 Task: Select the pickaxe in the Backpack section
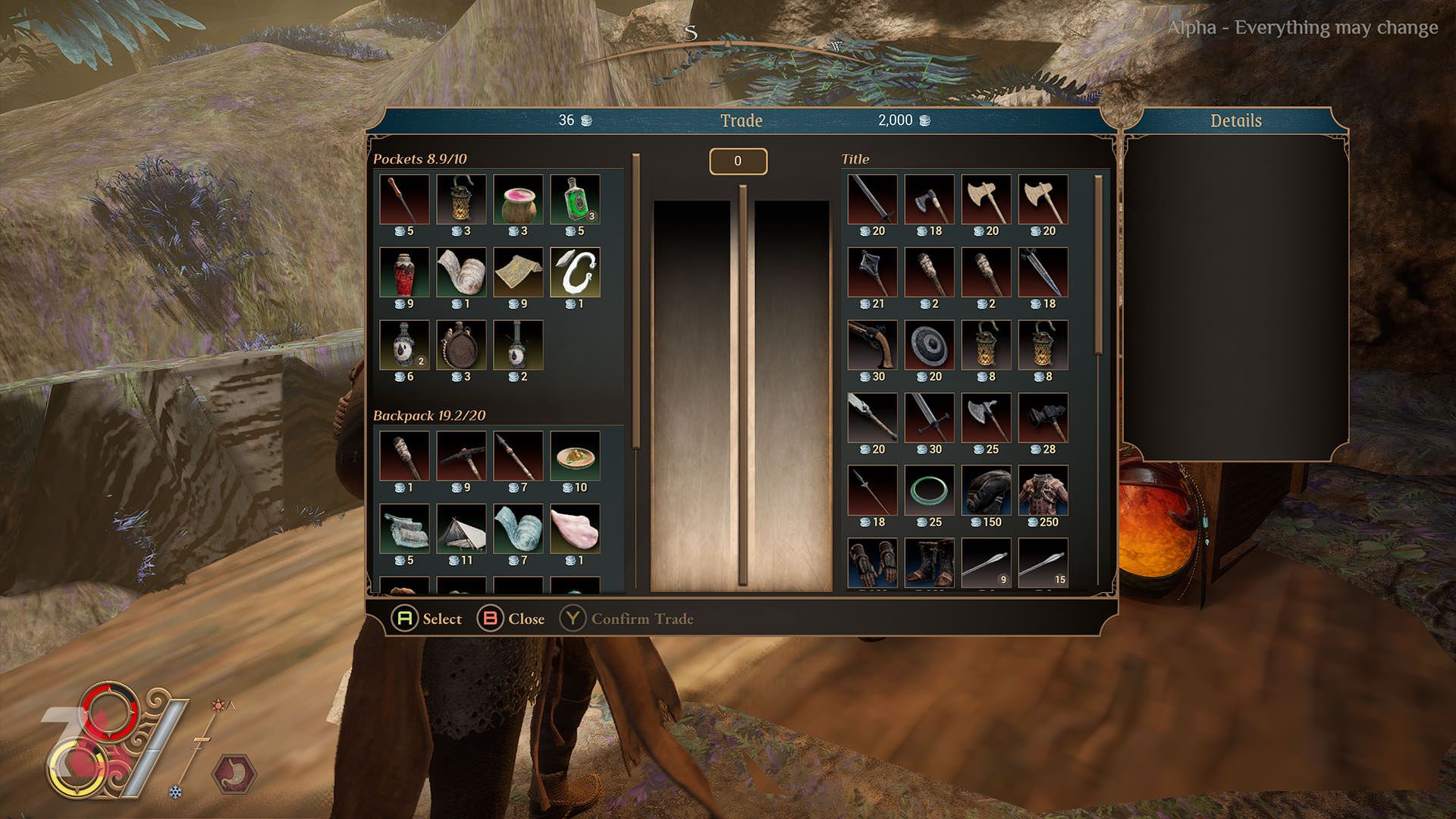461,455
